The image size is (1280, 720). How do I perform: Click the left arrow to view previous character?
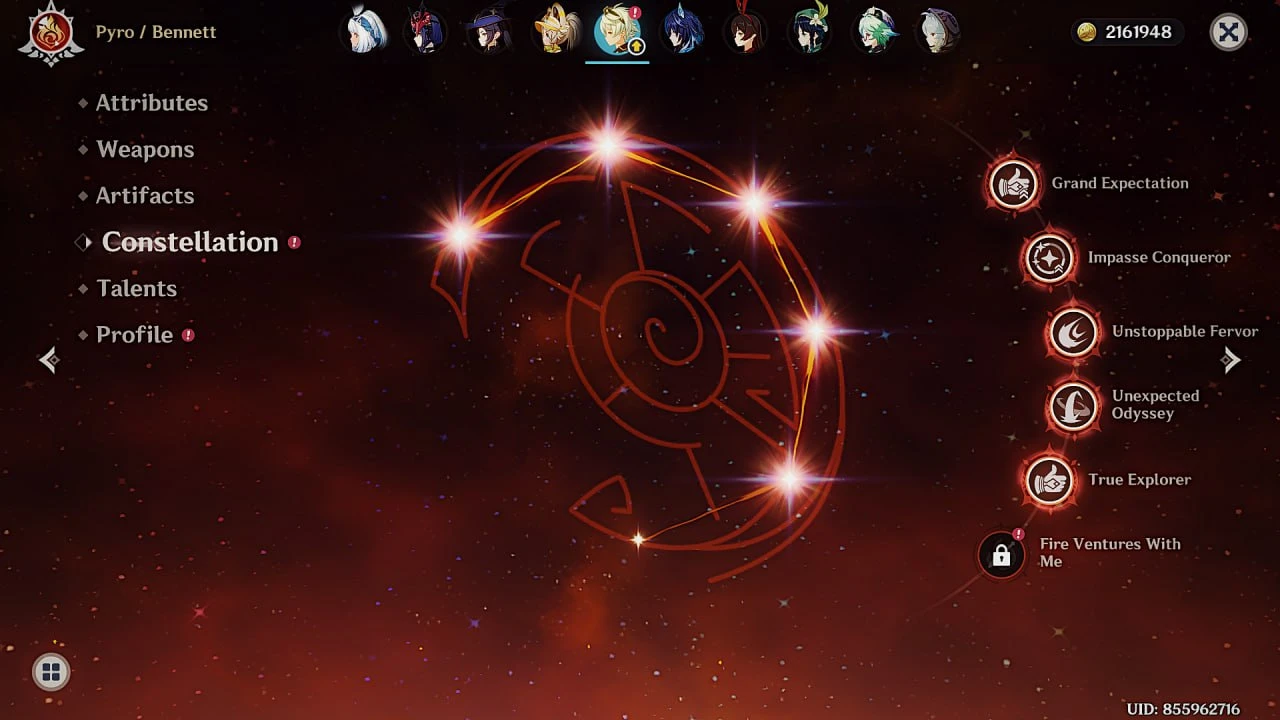[x=48, y=360]
